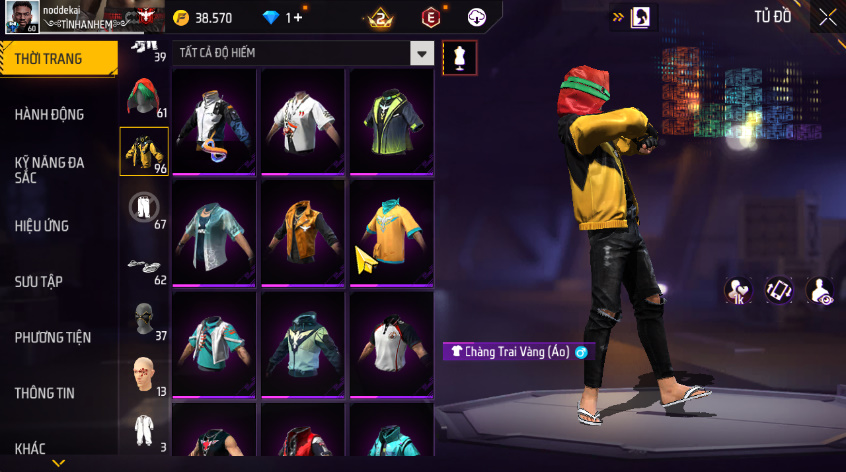Open the Phương Tiện vehicles tab
This screenshot has height=472, width=846.
[x=52, y=338]
